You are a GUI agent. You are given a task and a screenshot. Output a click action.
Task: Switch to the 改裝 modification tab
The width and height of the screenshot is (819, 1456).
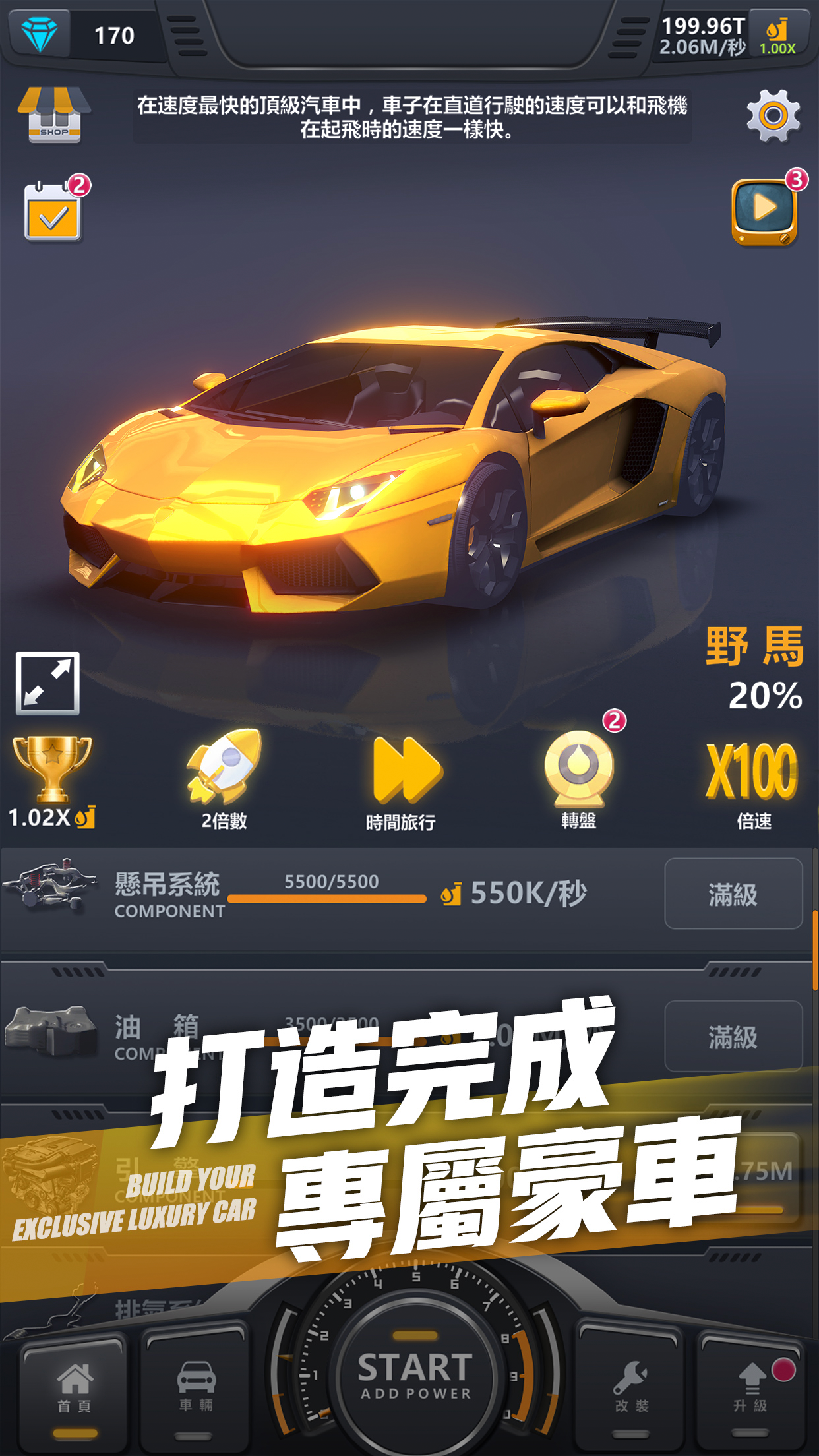click(631, 1387)
